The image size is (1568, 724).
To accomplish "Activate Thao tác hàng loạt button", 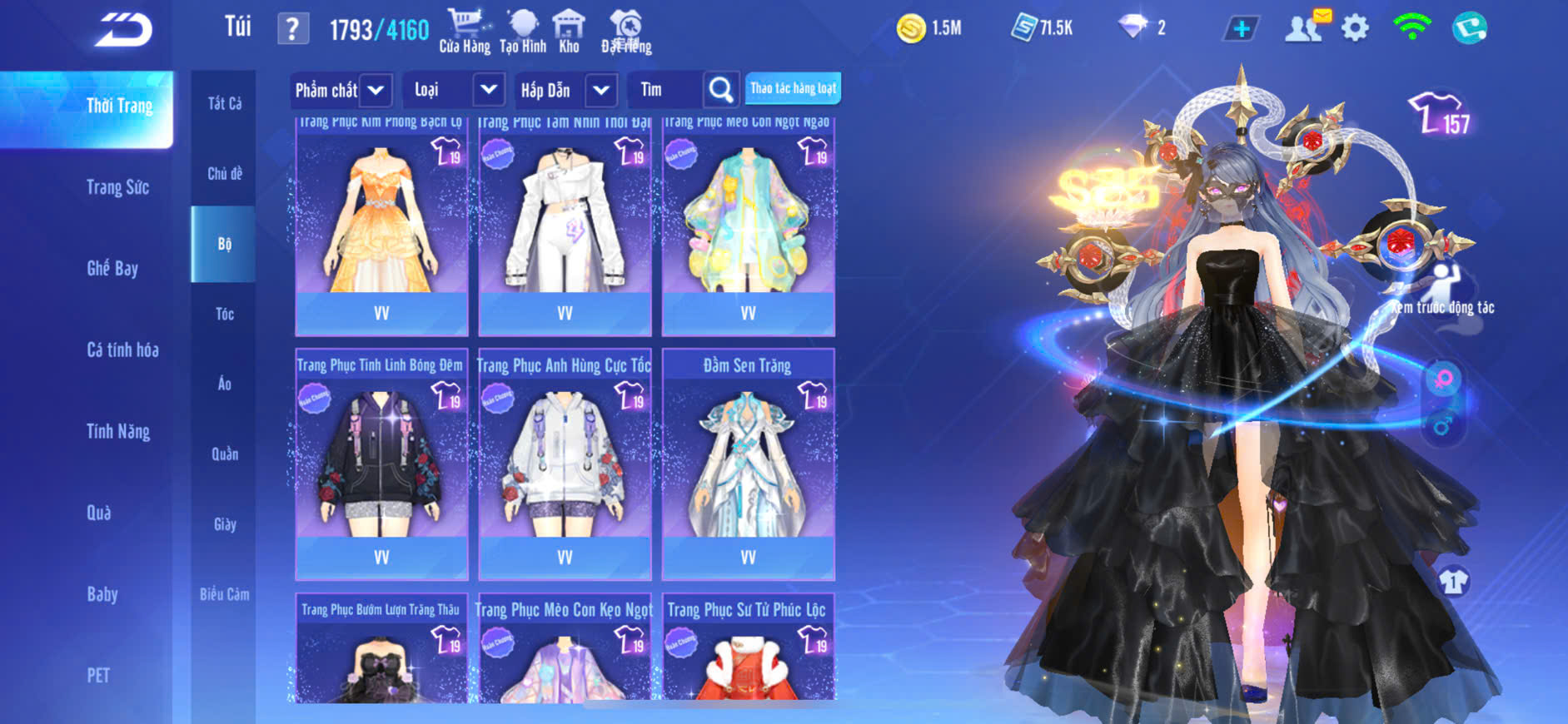I will (x=793, y=88).
